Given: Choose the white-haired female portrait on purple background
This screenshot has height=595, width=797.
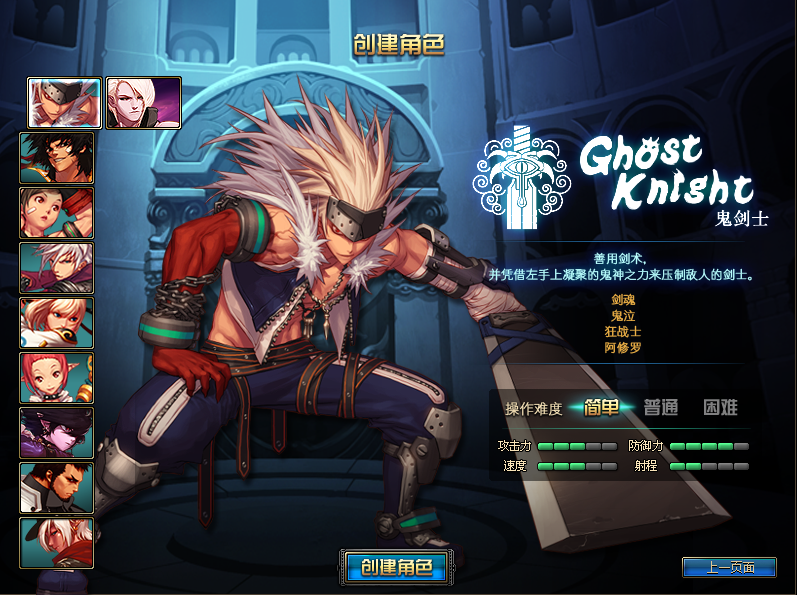Looking at the screenshot, I should pos(143,103).
